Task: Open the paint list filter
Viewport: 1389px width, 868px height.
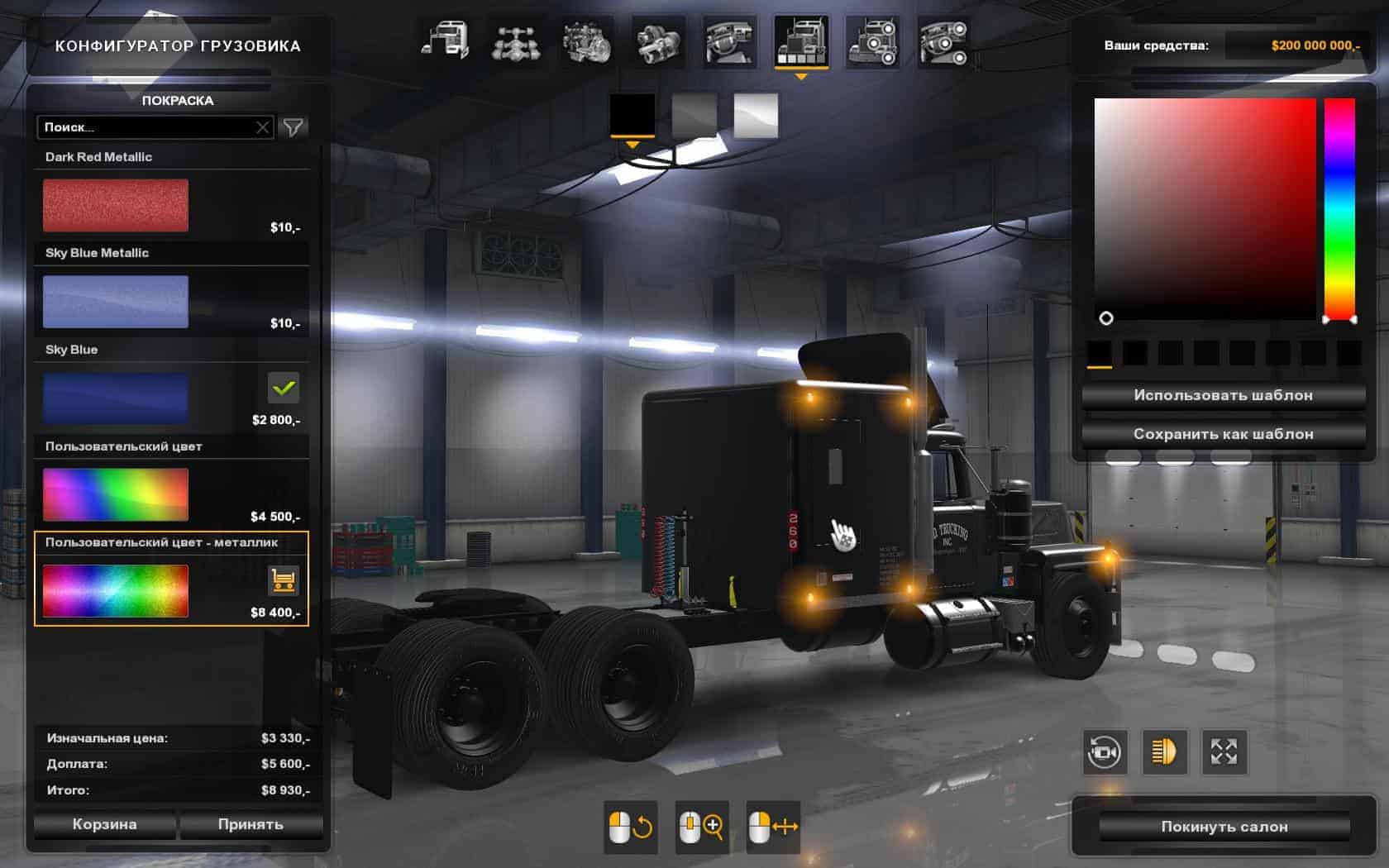Action: pyautogui.click(x=294, y=127)
